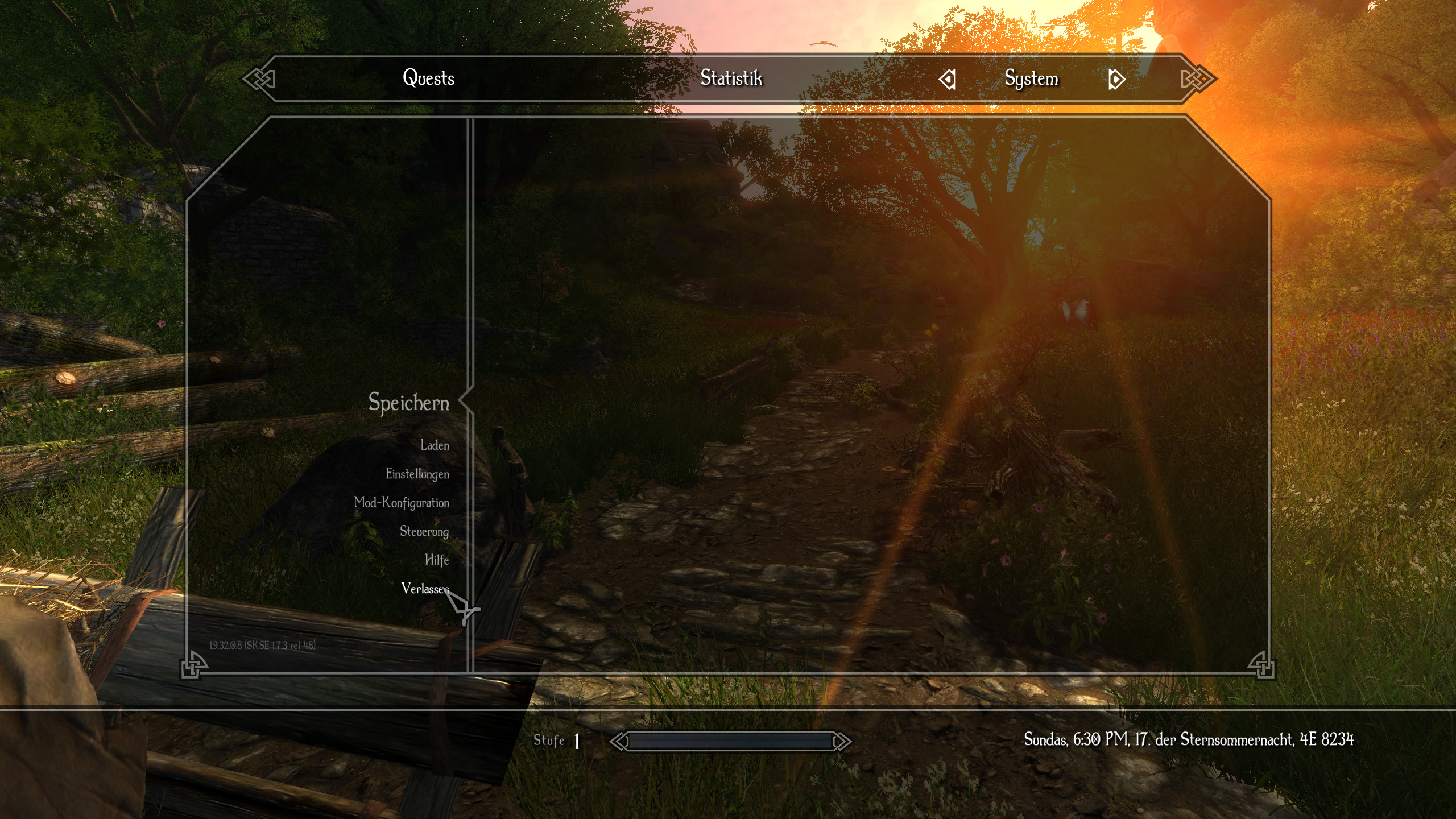Click the right arrow beside System
The image size is (1456, 819).
coord(1116,79)
